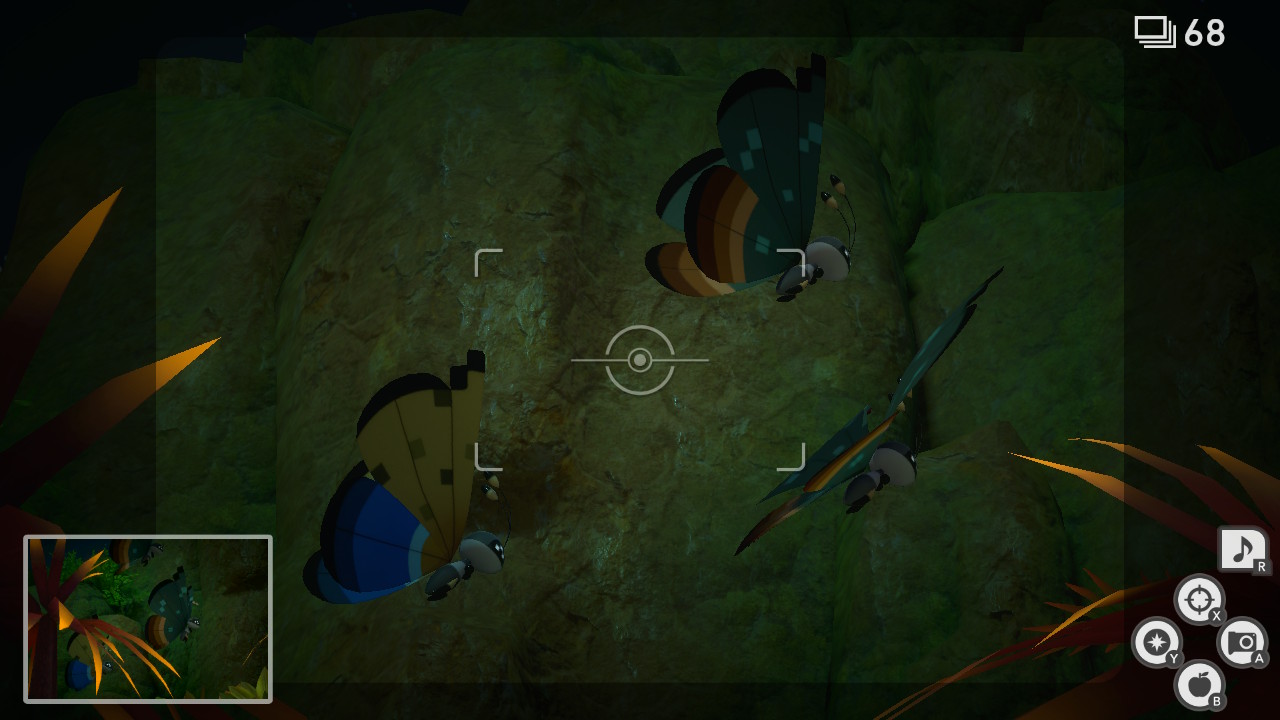Click the stacked photos counter icon
The width and height of the screenshot is (1280, 720).
pyautogui.click(x=1154, y=31)
